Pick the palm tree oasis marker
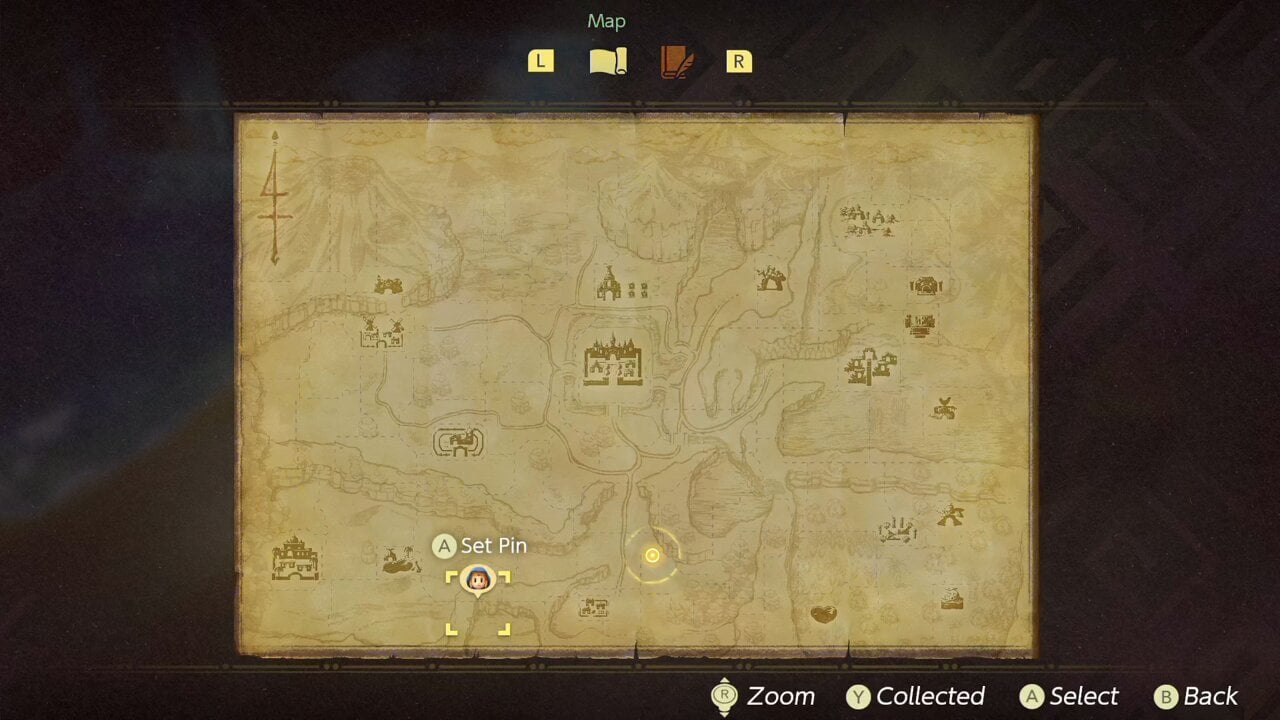This screenshot has width=1280, height=720. click(401, 561)
